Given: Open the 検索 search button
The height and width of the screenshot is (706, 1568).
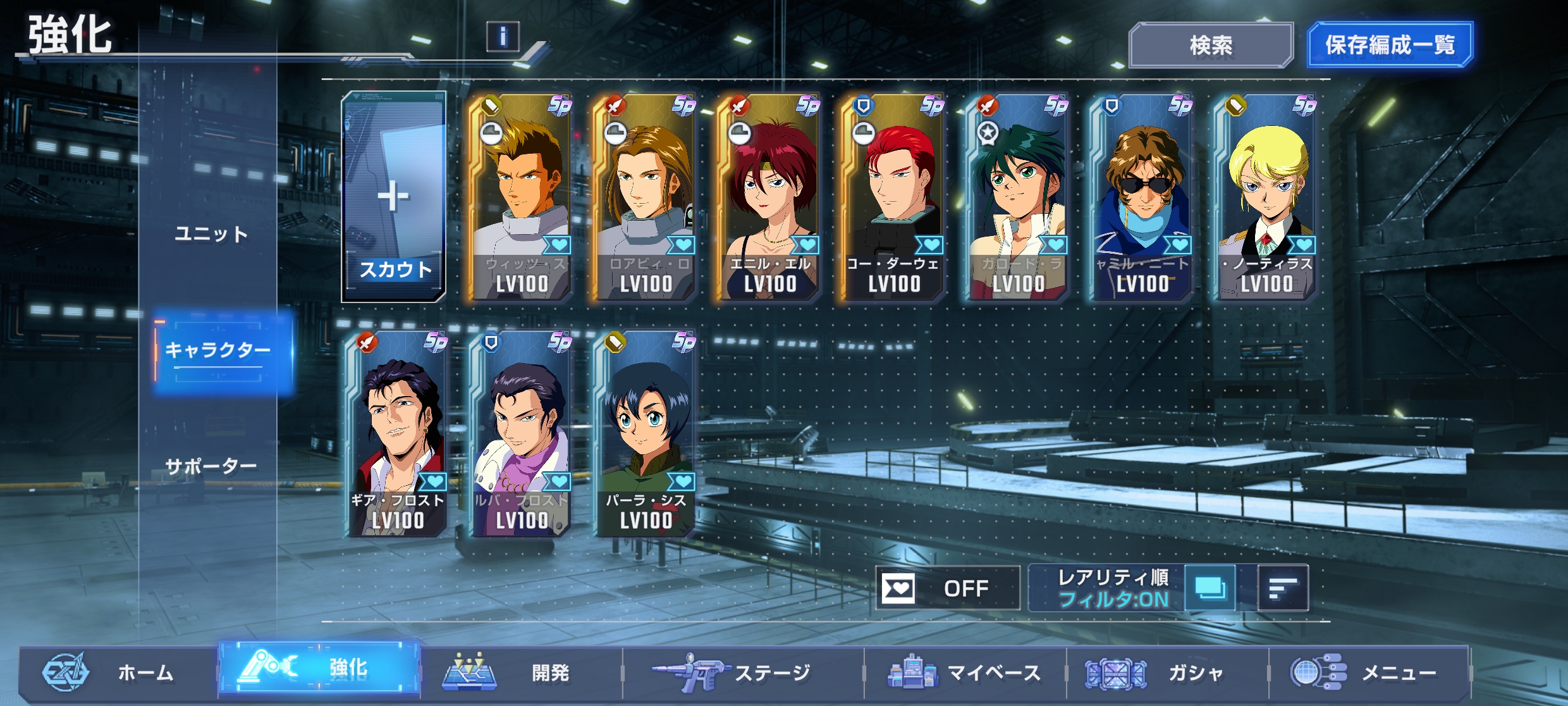Looking at the screenshot, I should [1210, 46].
